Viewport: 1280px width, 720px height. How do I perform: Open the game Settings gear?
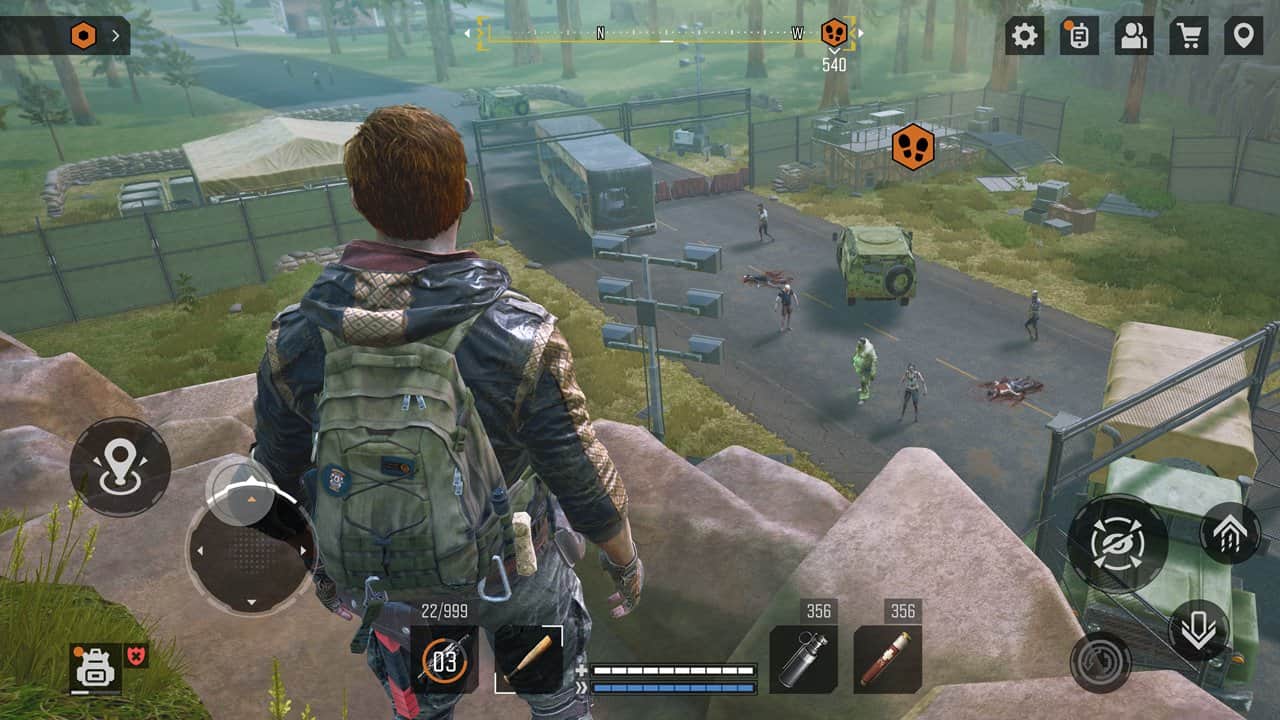pos(1024,33)
